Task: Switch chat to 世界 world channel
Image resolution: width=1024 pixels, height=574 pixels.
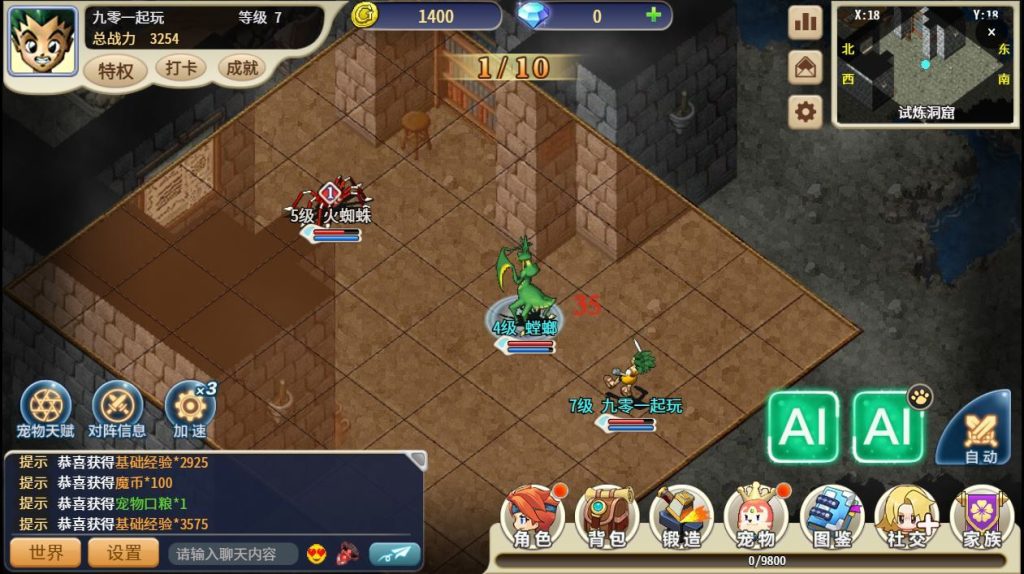Action: pos(45,553)
